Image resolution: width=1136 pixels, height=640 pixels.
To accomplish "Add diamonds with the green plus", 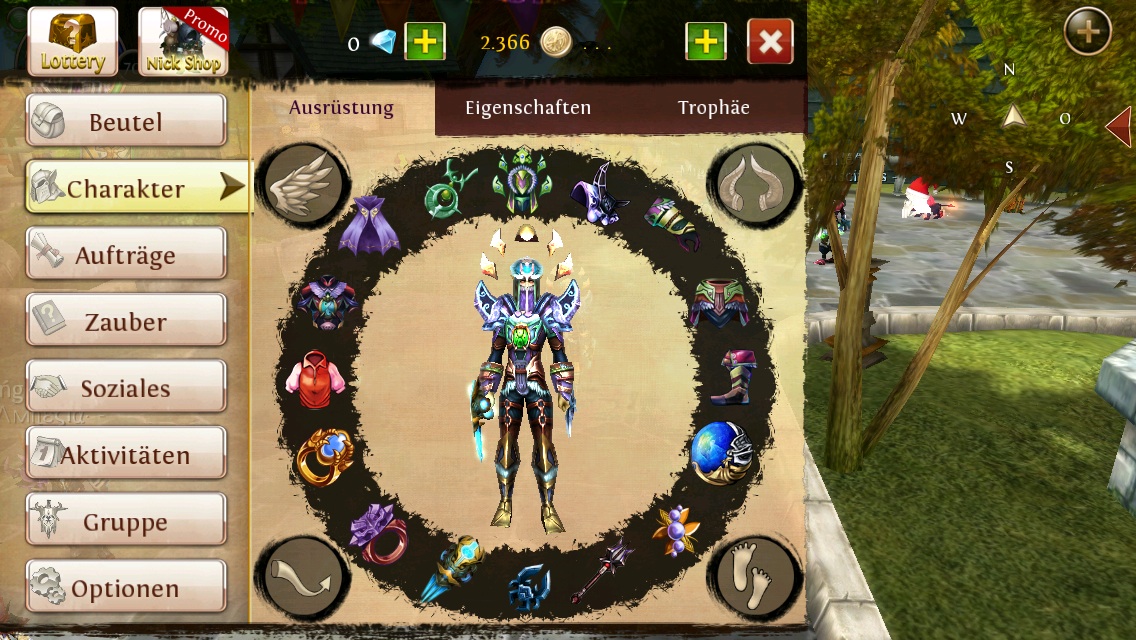I will [x=424, y=42].
